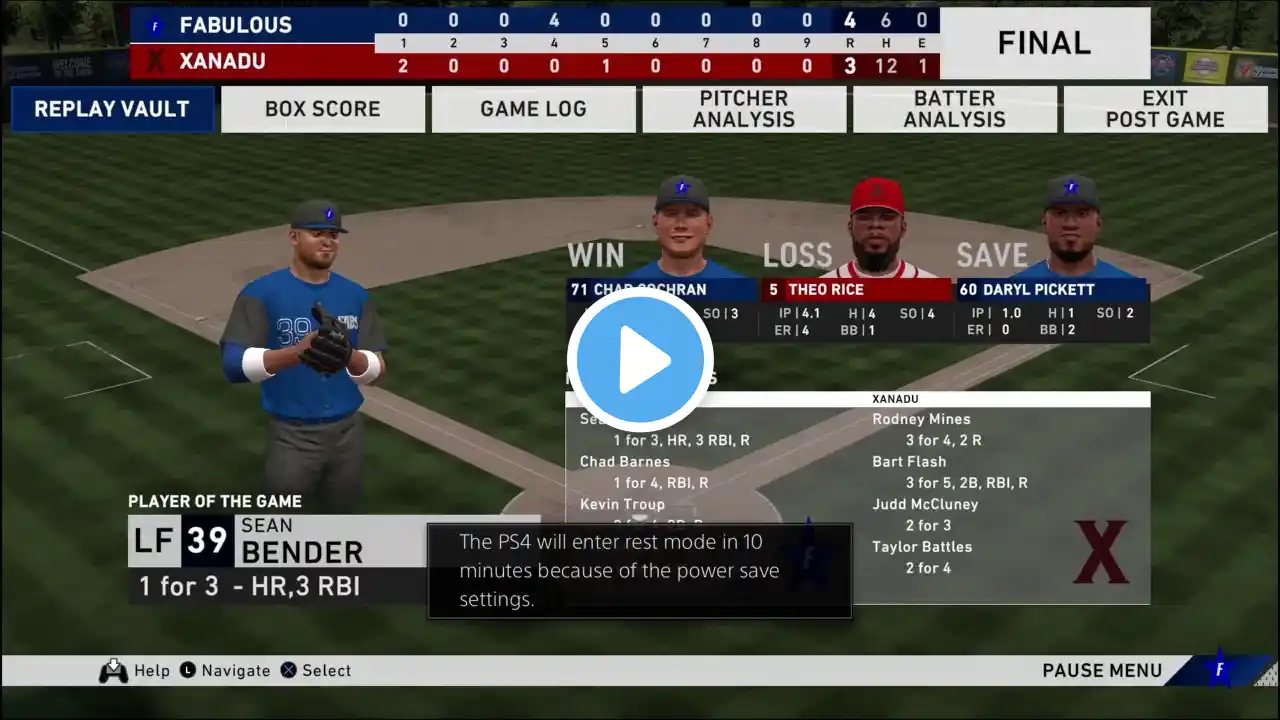The width and height of the screenshot is (1280, 720).
Task: Open the Replay Vault
Action: pyautogui.click(x=112, y=109)
